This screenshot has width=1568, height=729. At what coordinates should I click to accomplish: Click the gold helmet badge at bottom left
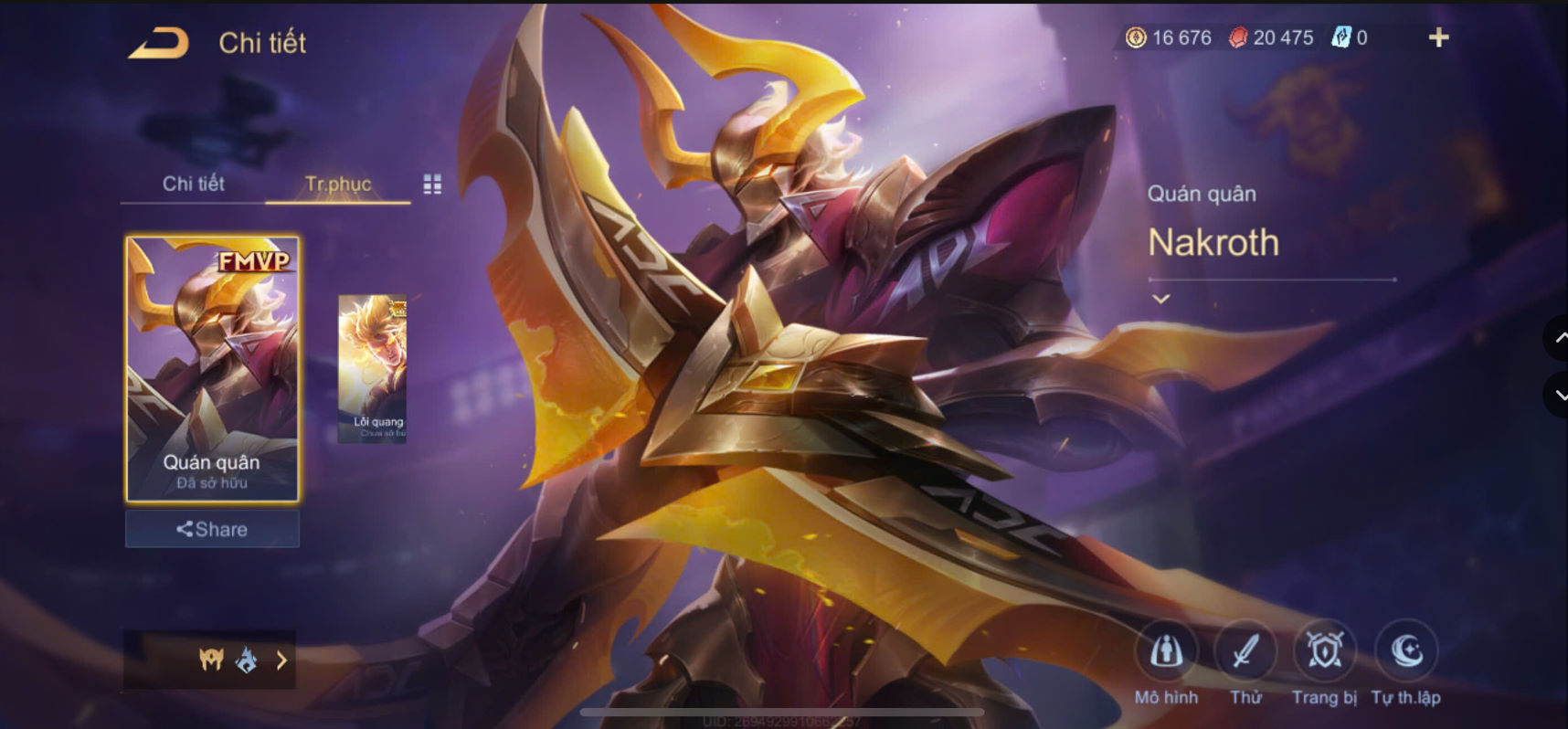click(x=210, y=660)
